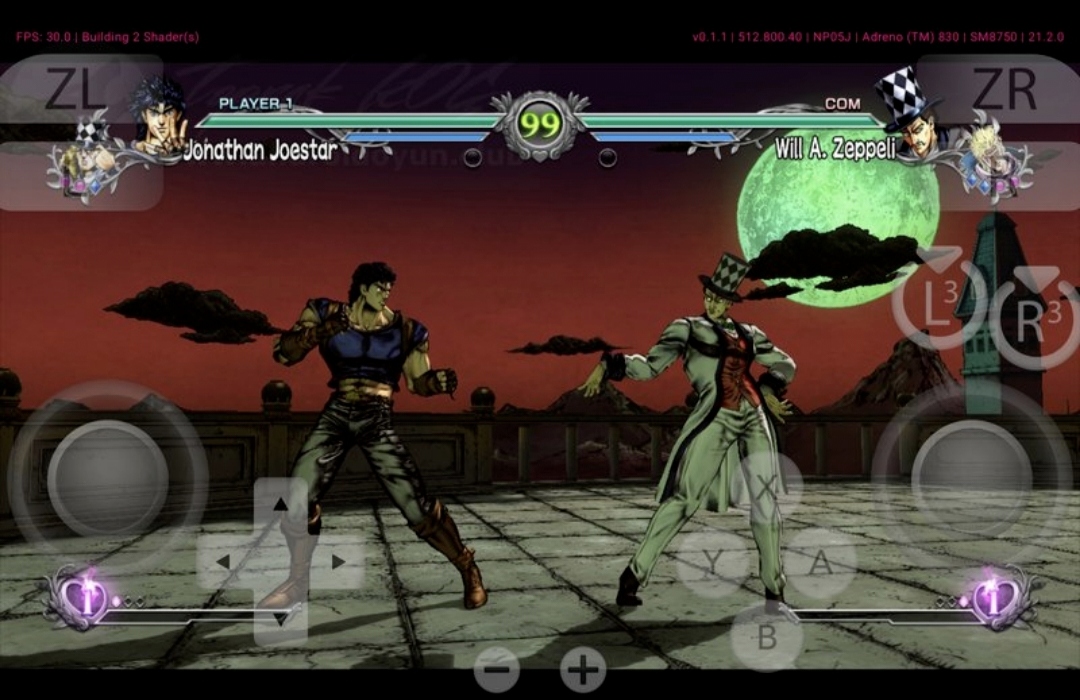Tap the D-pad down arrow
This screenshot has width=1080, height=700.
tap(281, 619)
